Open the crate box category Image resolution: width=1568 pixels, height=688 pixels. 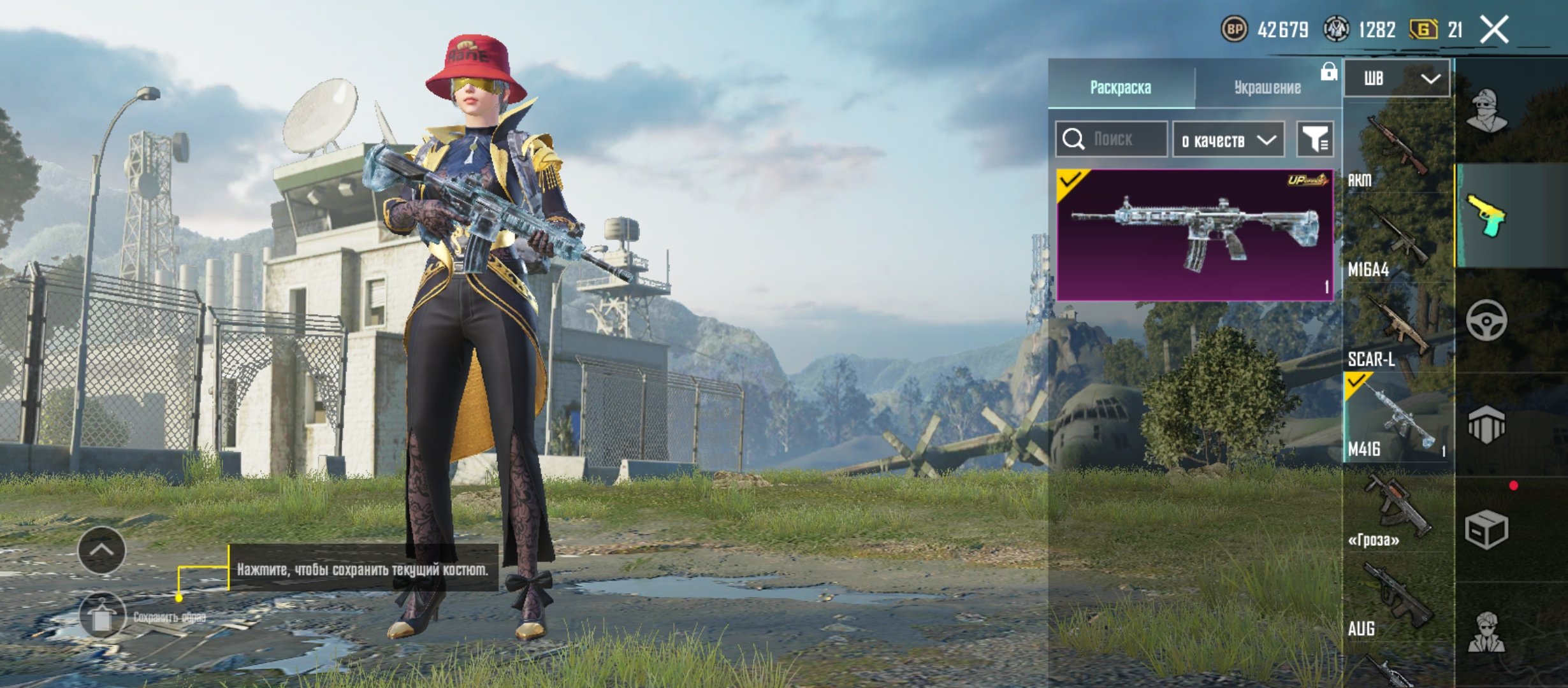(x=1486, y=529)
